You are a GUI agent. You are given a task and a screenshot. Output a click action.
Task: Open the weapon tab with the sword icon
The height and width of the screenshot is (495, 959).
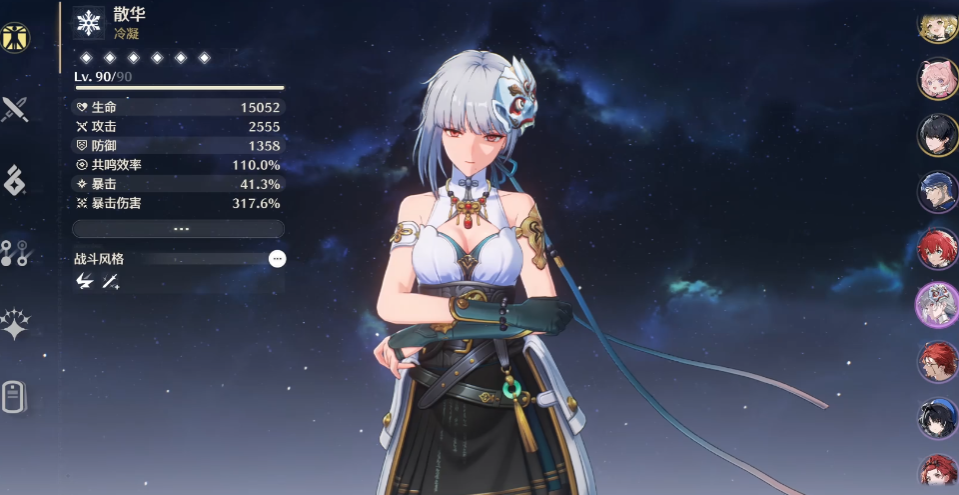(15, 109)
